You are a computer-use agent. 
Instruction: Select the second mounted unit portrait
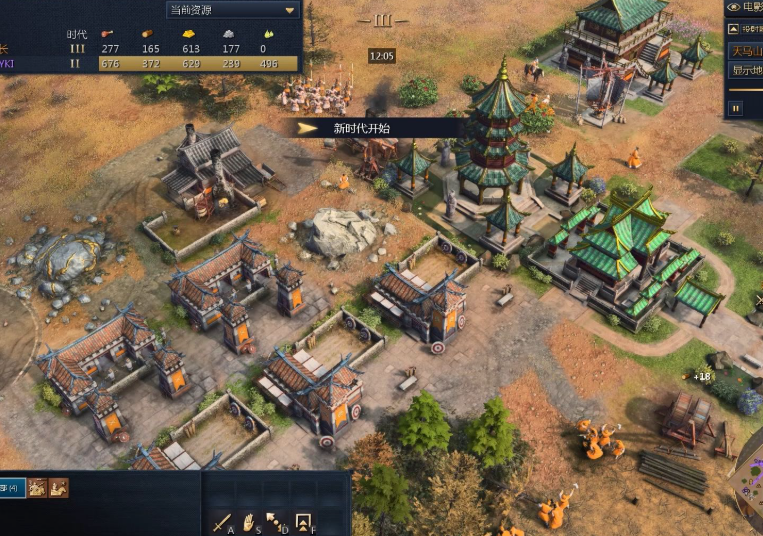[59, 488]
